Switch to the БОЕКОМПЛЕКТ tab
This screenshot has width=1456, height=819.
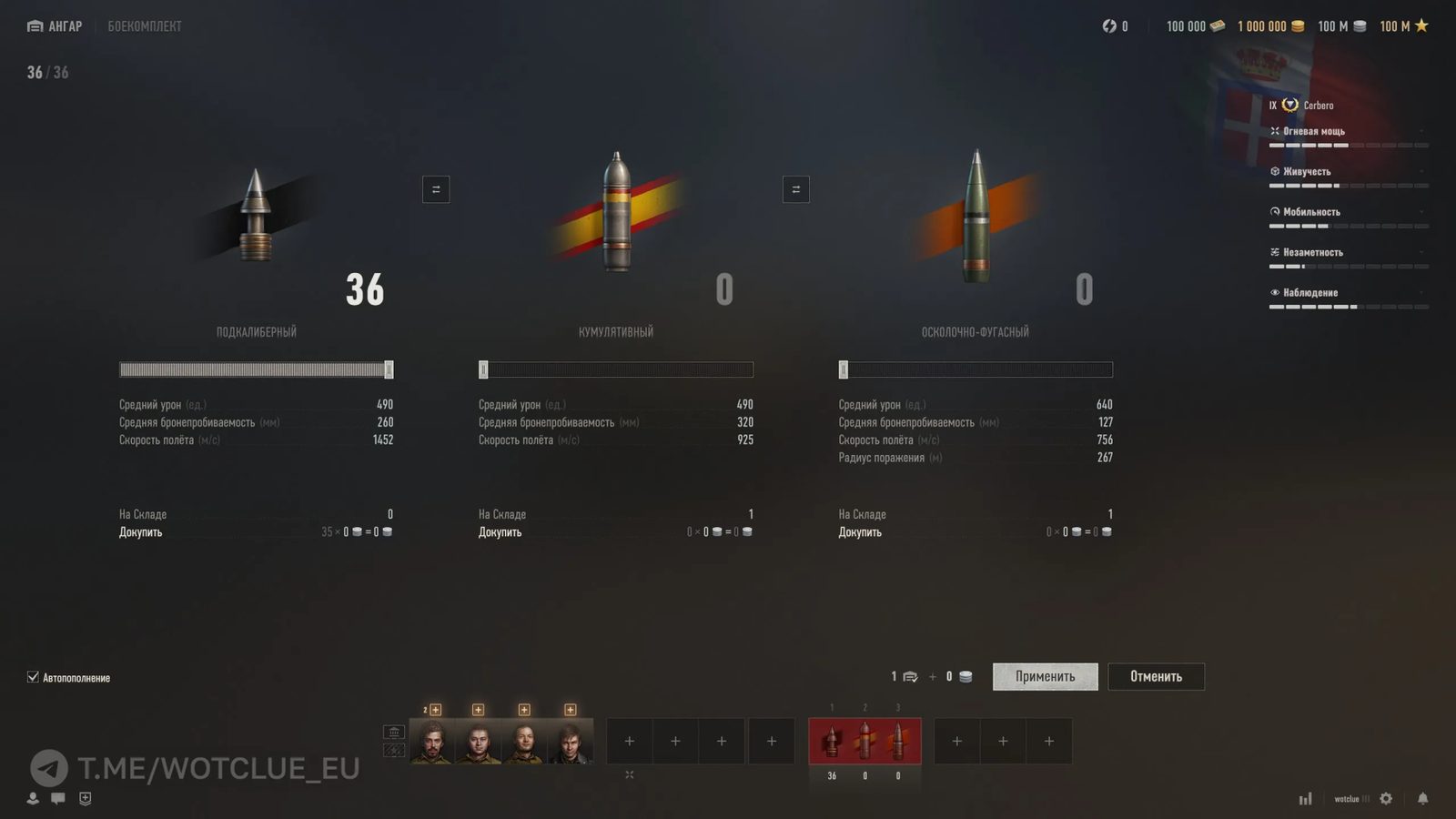[x=145, y=25]
